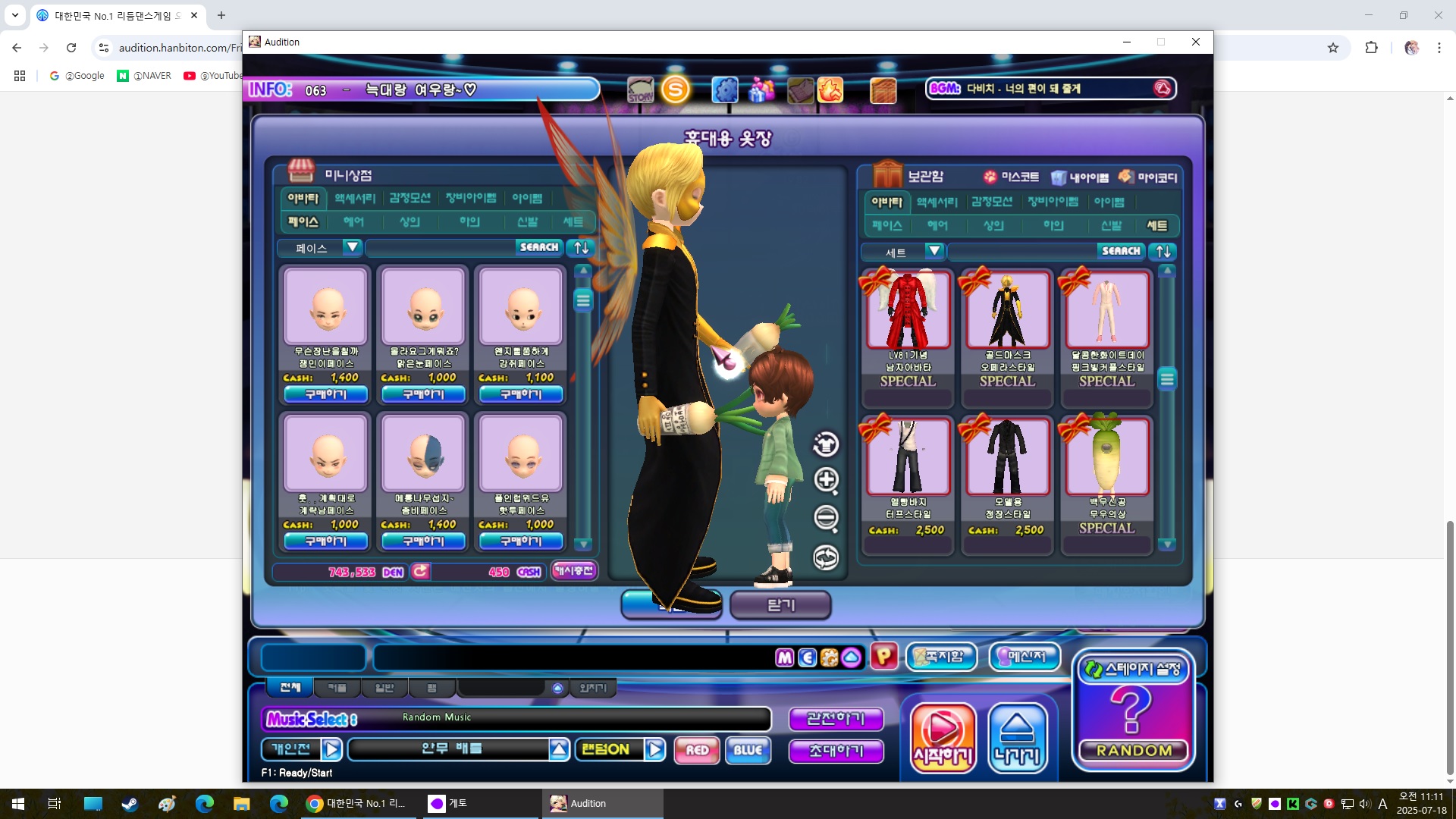Click the 닫기 close button
The height and width of the screenshot is (819, 1456).
tap(780, 605)
